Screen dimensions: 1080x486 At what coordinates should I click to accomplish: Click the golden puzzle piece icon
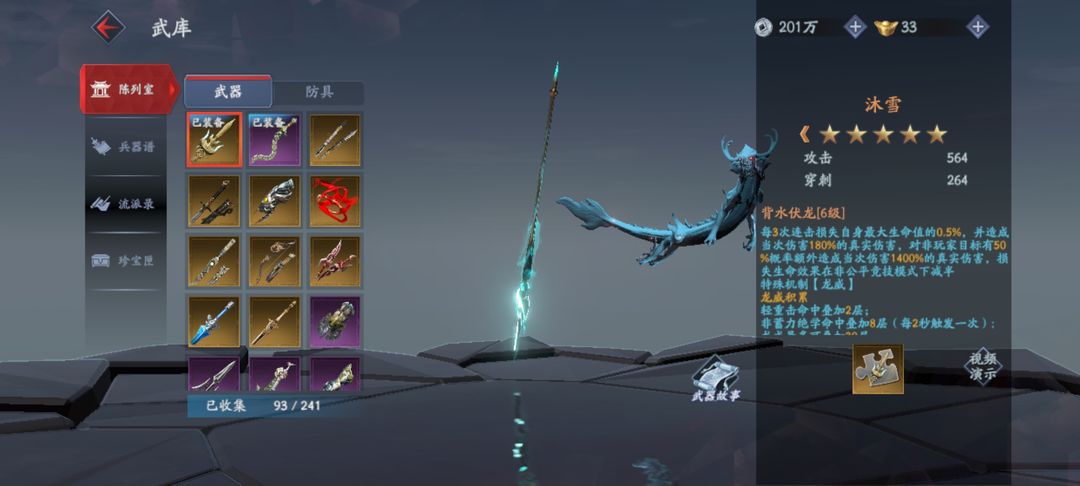click(877, 369)
